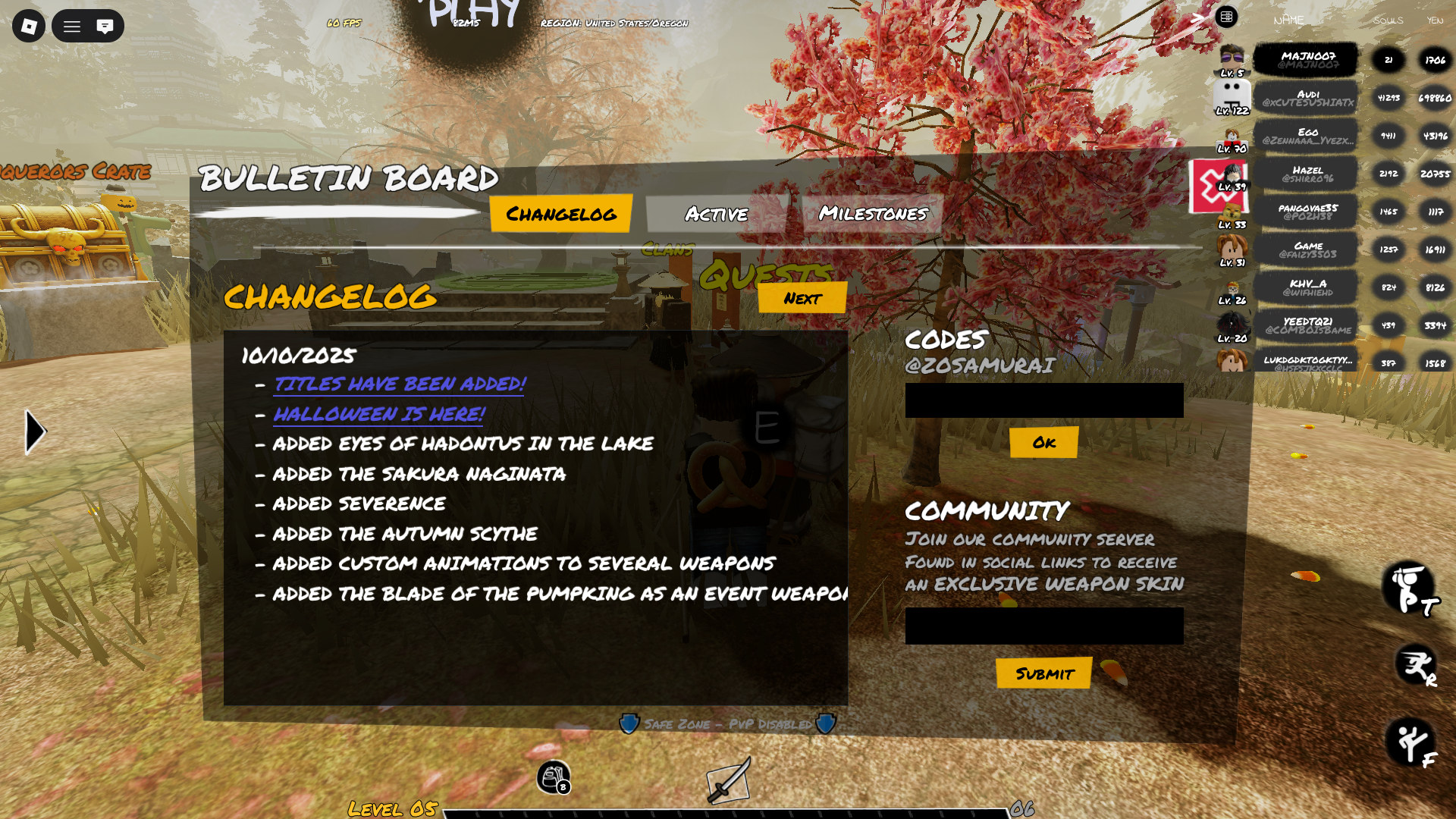Click the Codes text input box
Viewport: 1456px width, 819px height.
click(1043, 400)
